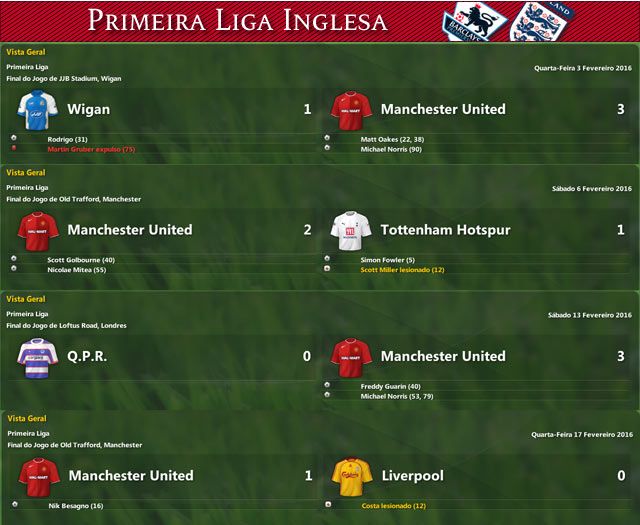Open the Wigan team name link
This screenshot has height=525, width=640.
coord(89,109)
